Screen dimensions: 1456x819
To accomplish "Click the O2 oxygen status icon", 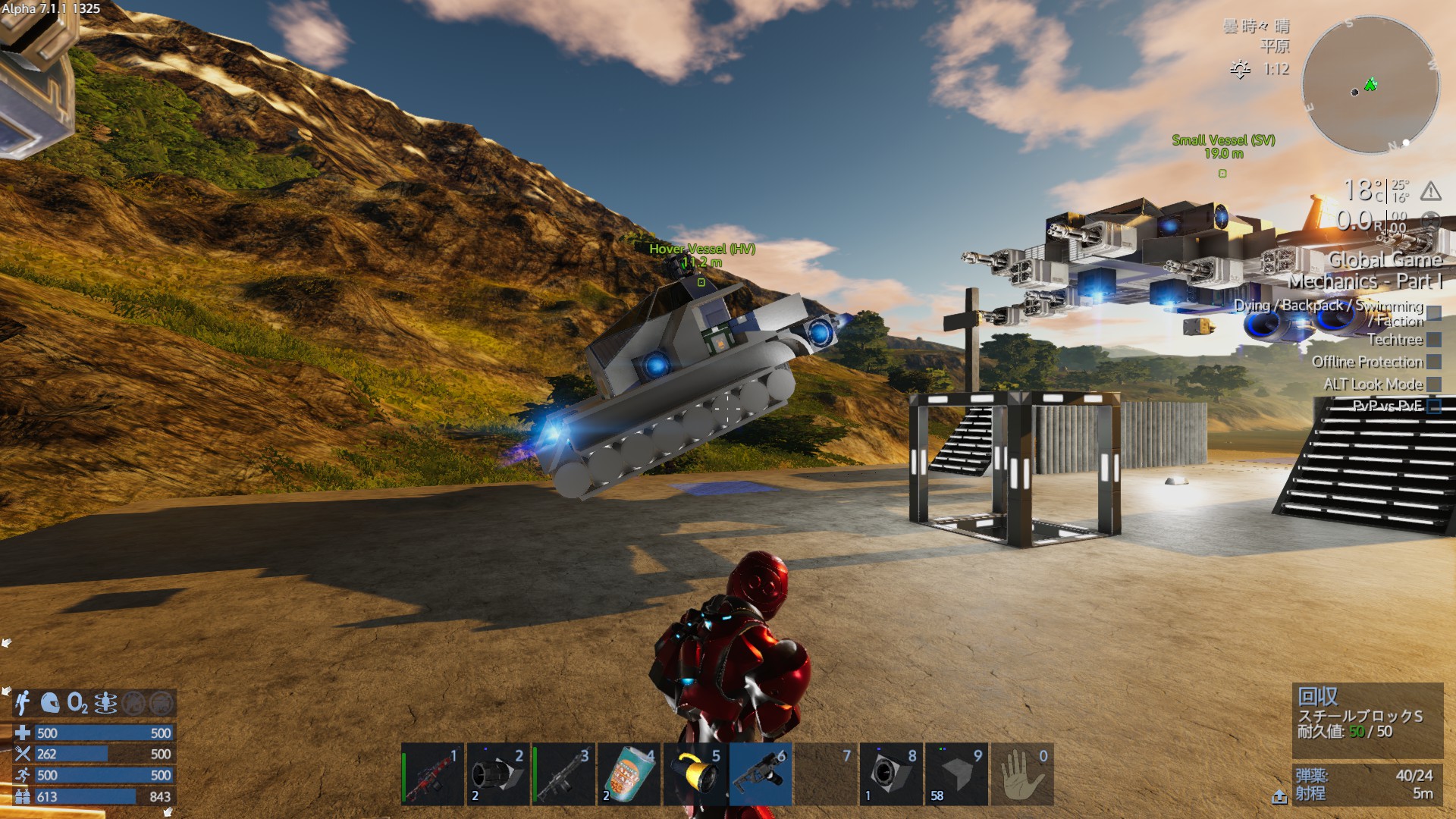I will [x=77, y=703].
